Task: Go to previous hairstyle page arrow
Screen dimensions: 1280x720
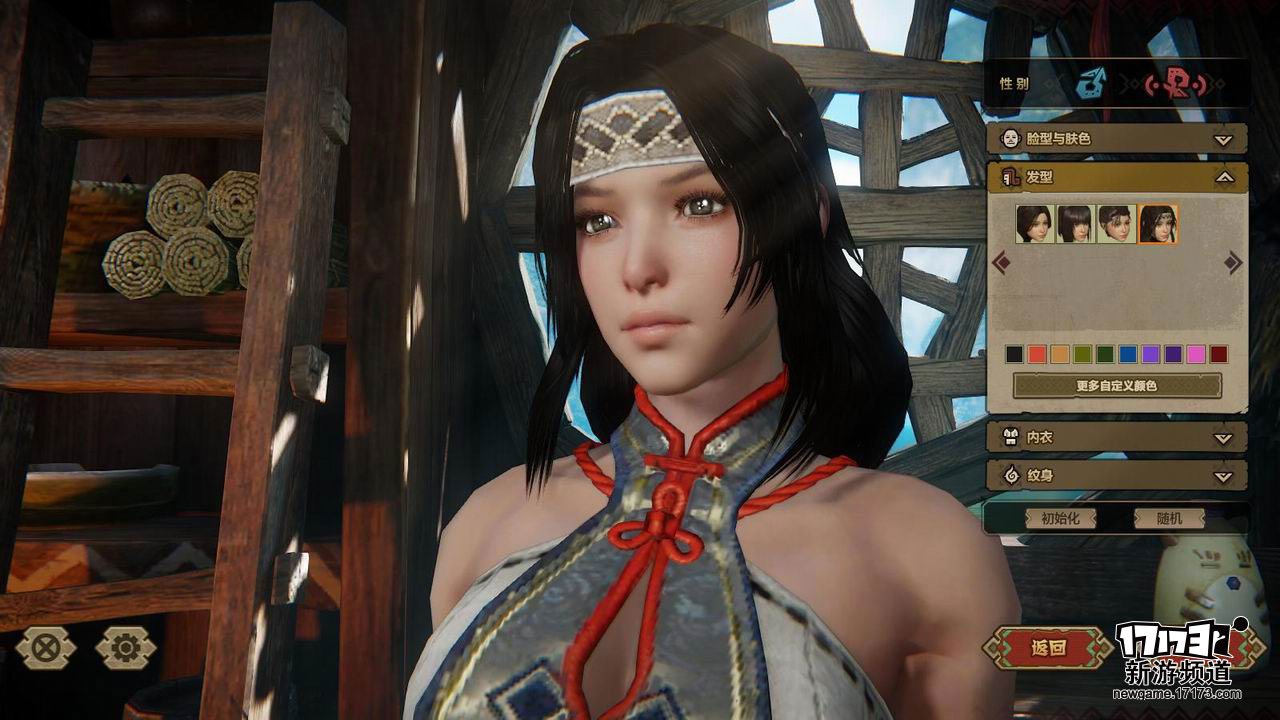Action: (1000, 263)
